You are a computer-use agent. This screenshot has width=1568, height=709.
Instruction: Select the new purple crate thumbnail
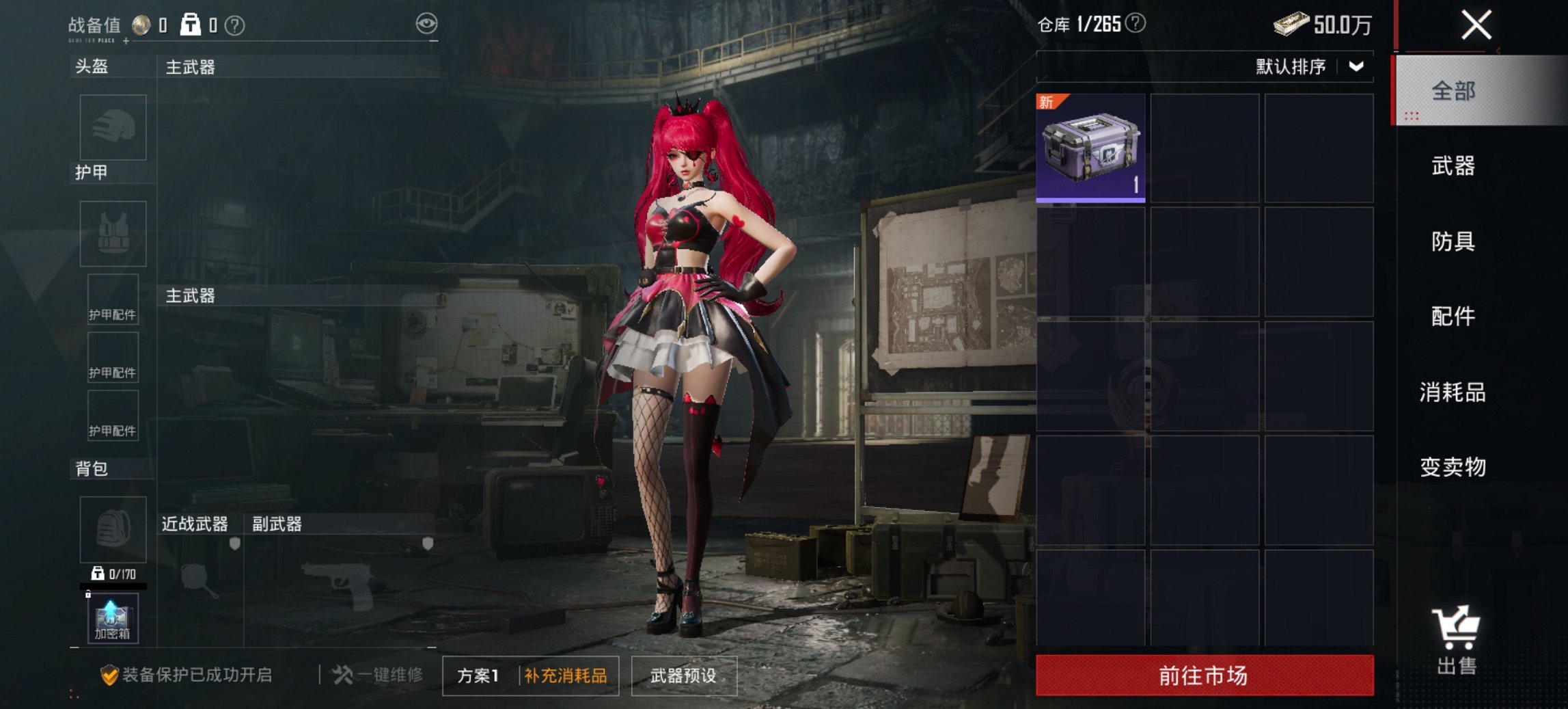(1090, 148)
